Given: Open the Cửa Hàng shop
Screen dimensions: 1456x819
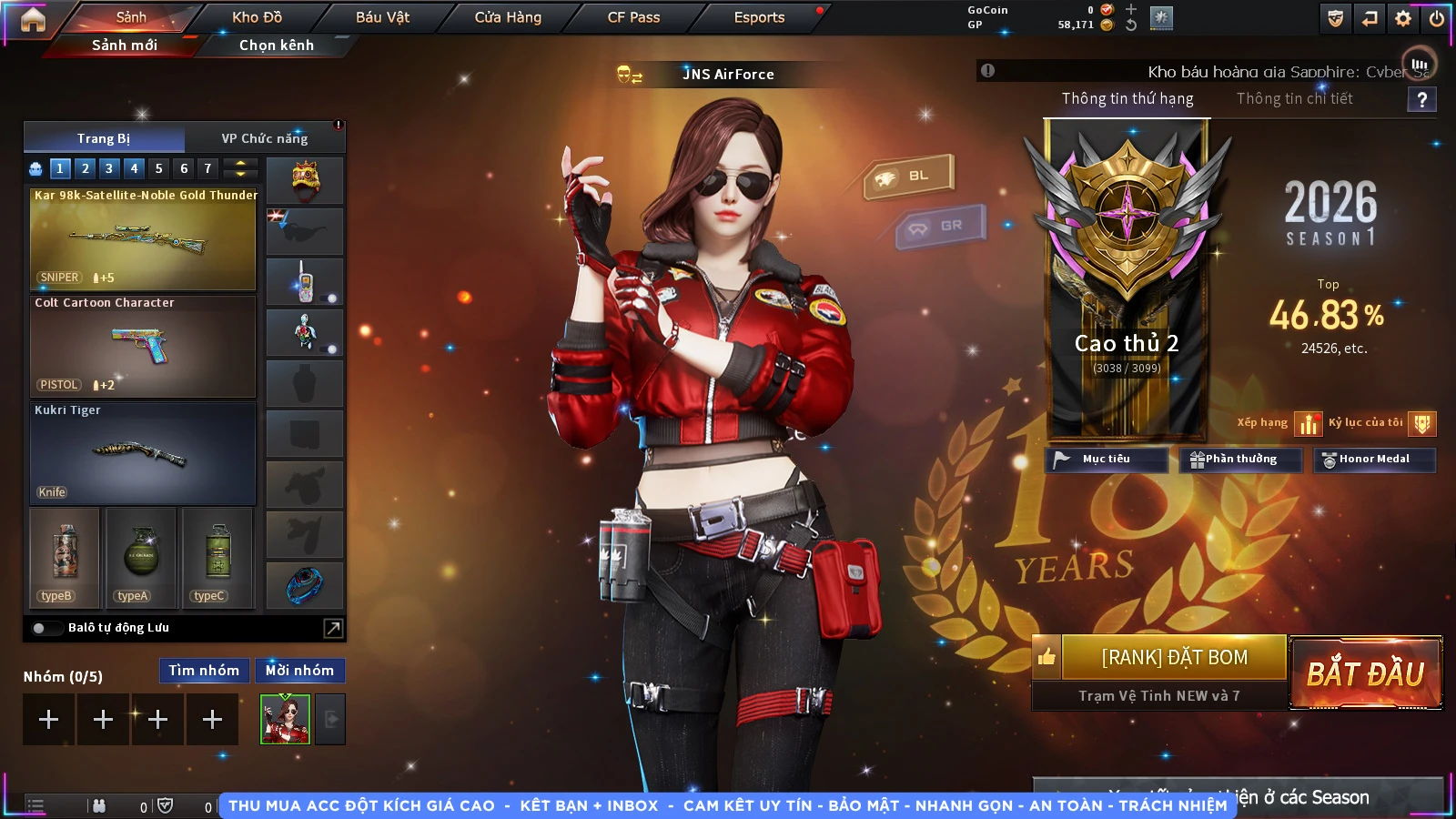Looking at the screenshot, I should point(508,17).
